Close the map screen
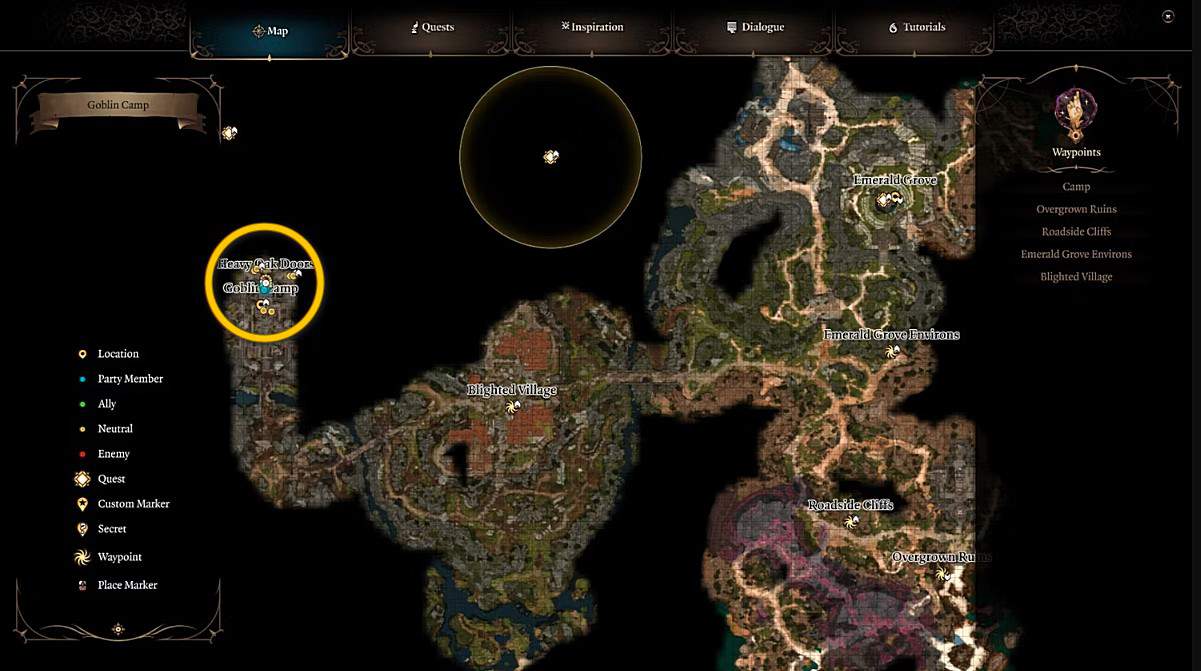Viewport: 1201px width, 671px height. click(1169, 17)
